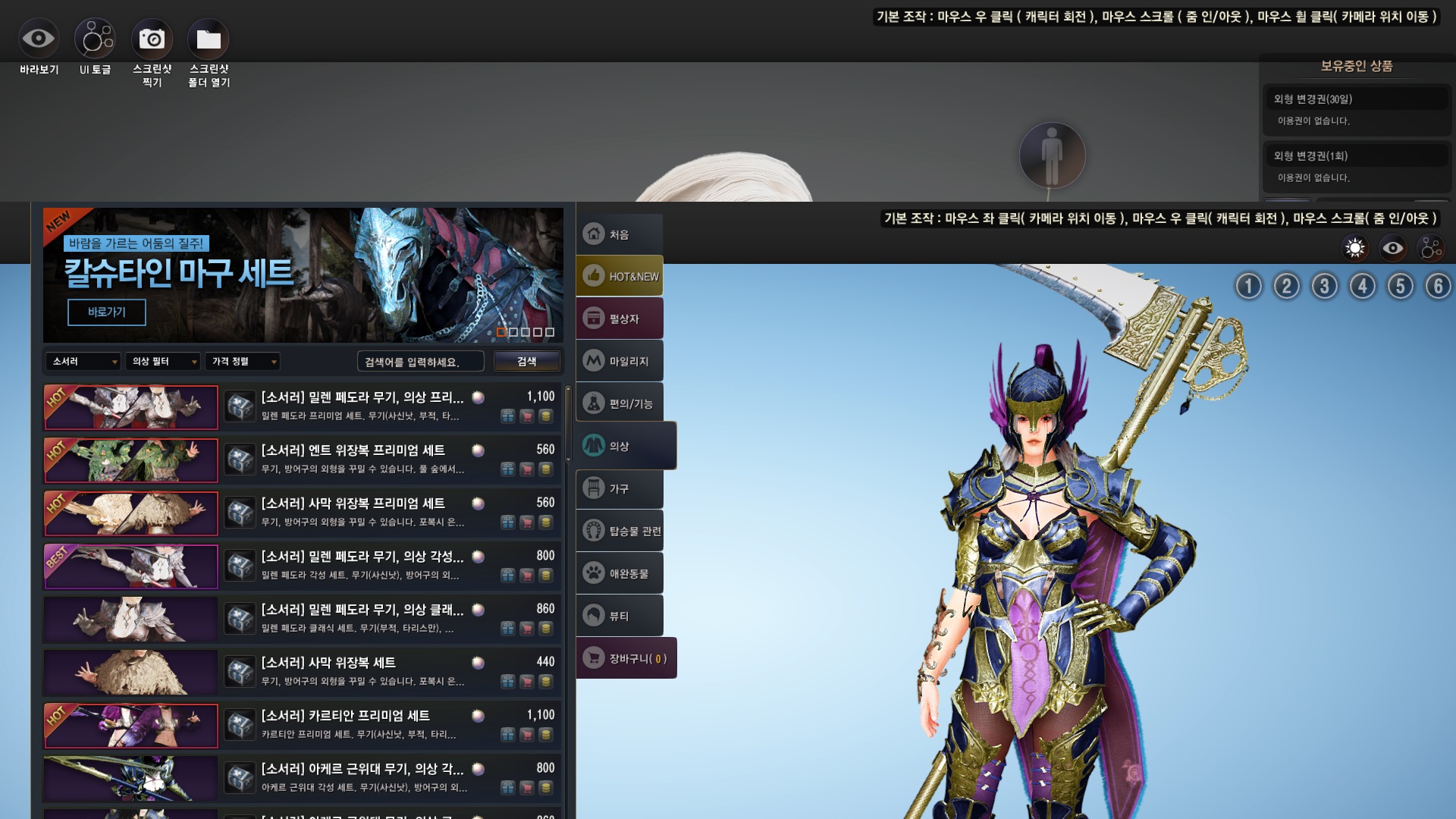Viewport: 1456px width, 819px height.
Task: Take a screenshot with 스크린샷 찍기
Action: (152, 39)
